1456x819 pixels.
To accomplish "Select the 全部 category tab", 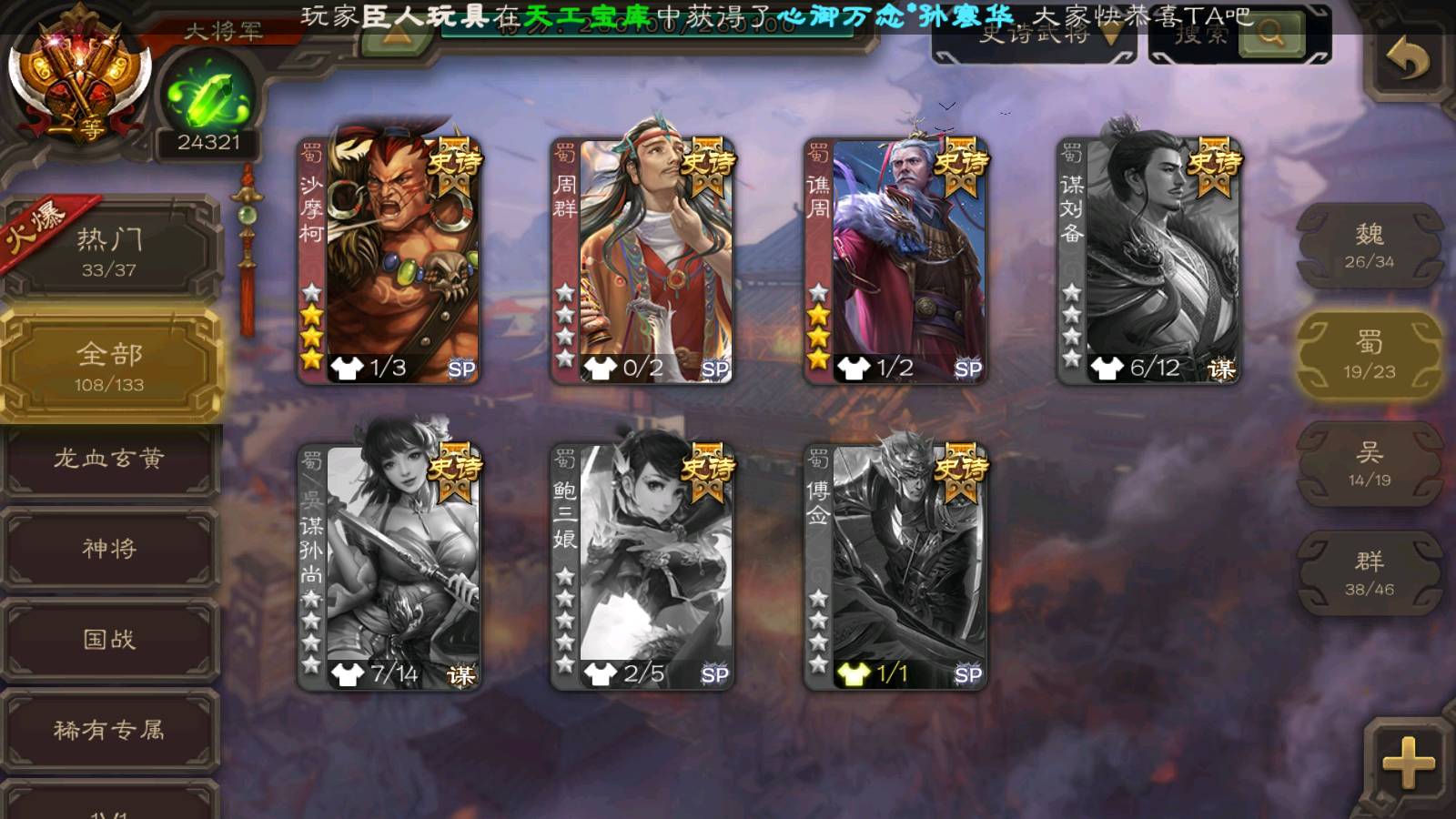I will [109, 366].
